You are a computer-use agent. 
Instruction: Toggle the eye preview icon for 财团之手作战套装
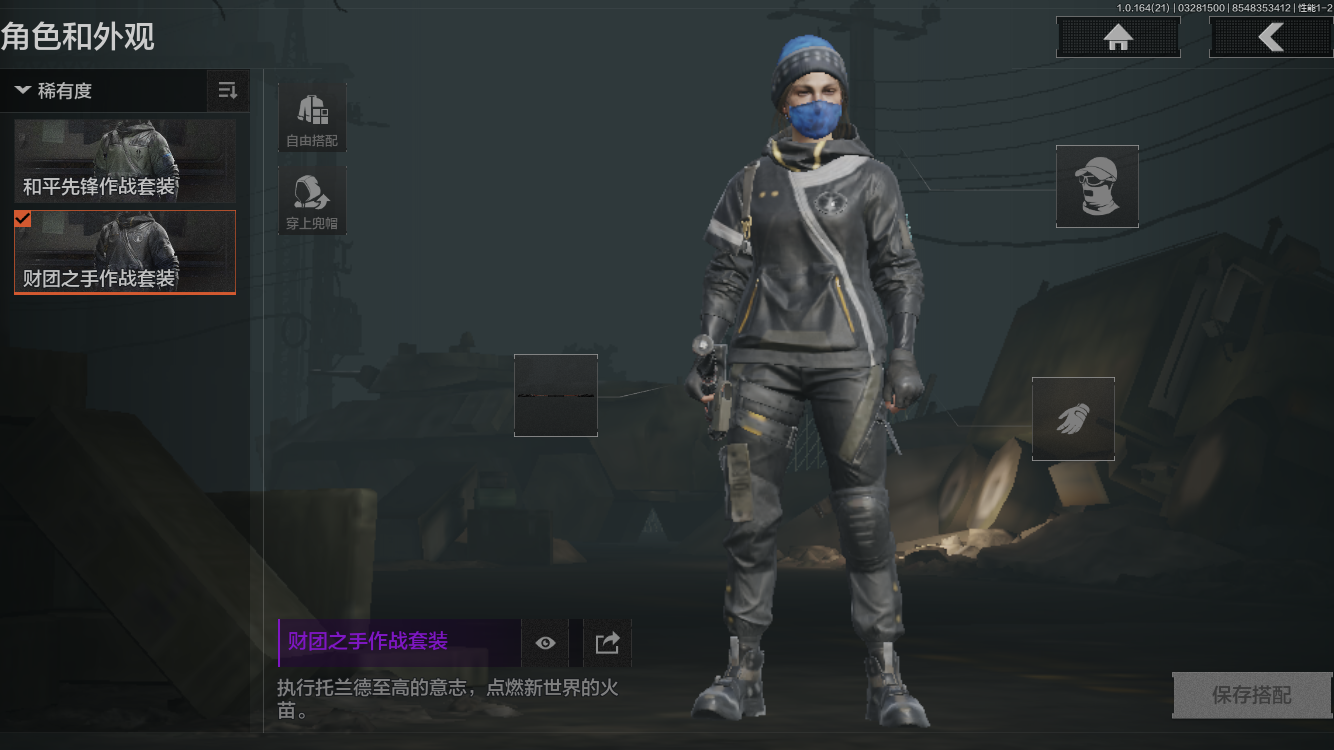pyautogui.click(x=544, y=642)
